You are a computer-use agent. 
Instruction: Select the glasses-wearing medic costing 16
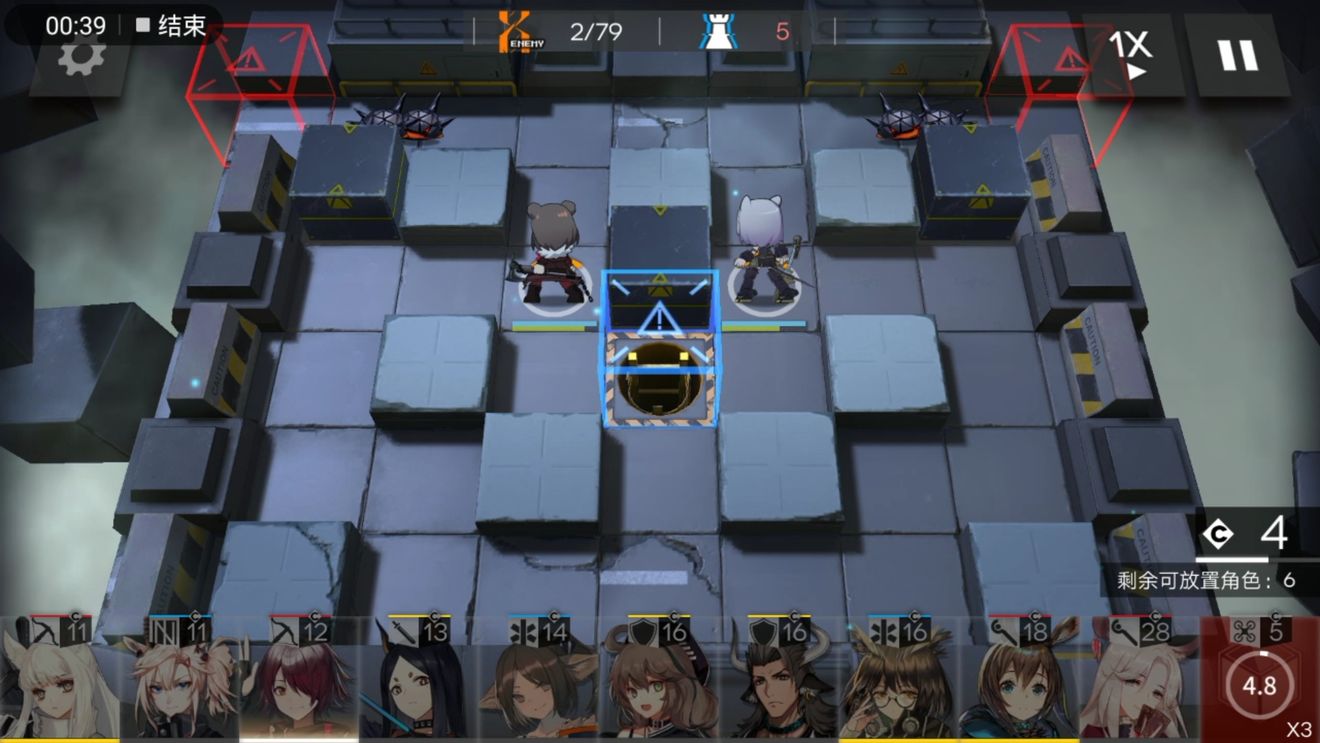click(900, 680)
